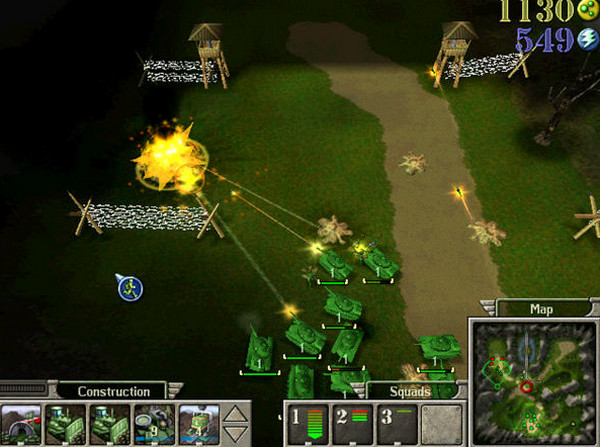600x447 pixels.
Task: Click the construction list up arrow
Action: [x=234, y=413]
